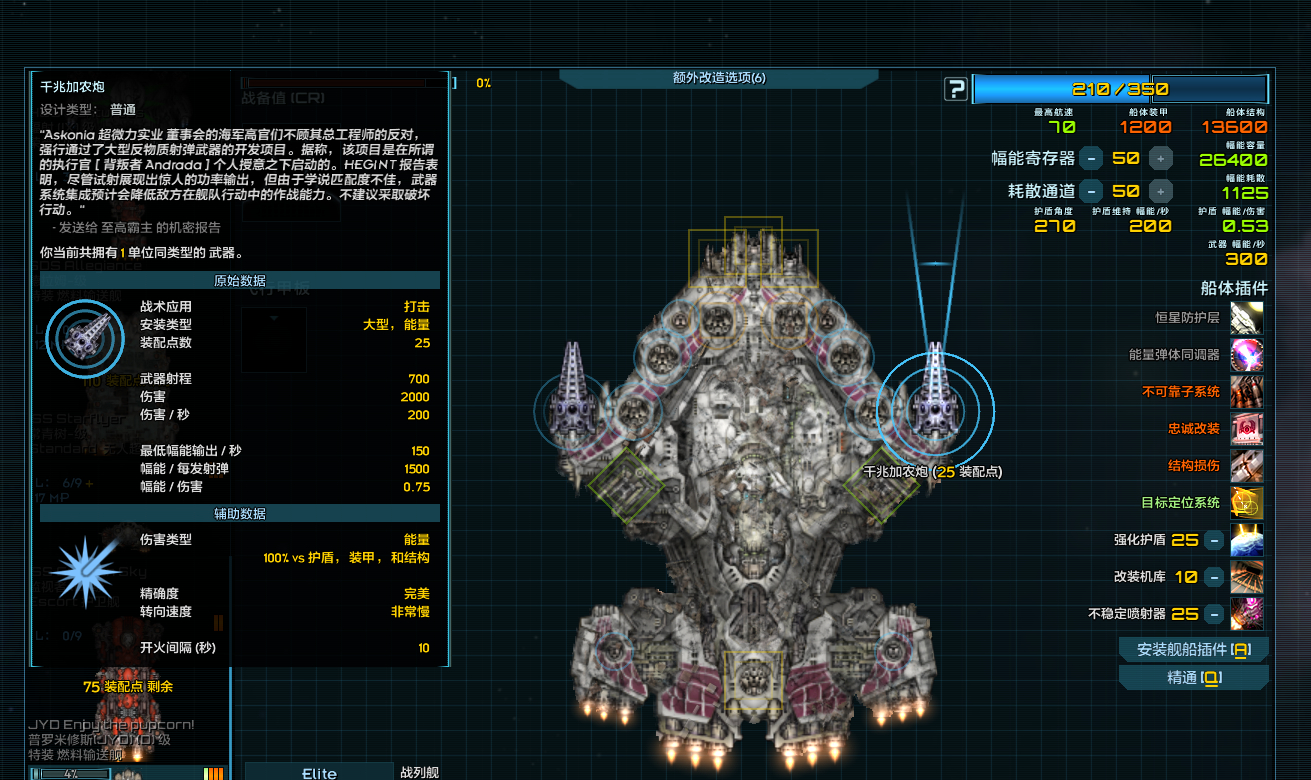Remove the 改装机库 hull mod with its minus button
The image size is (1311, 780).
pos(1213,577)
